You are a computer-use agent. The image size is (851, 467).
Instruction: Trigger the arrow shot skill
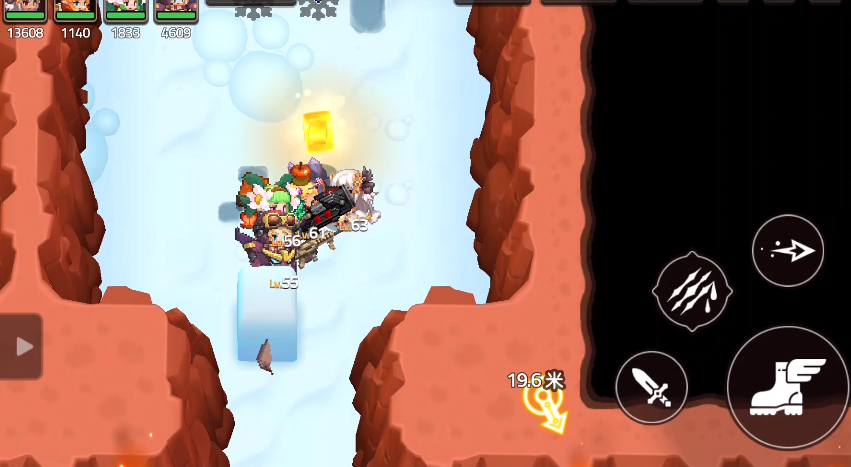788,251
